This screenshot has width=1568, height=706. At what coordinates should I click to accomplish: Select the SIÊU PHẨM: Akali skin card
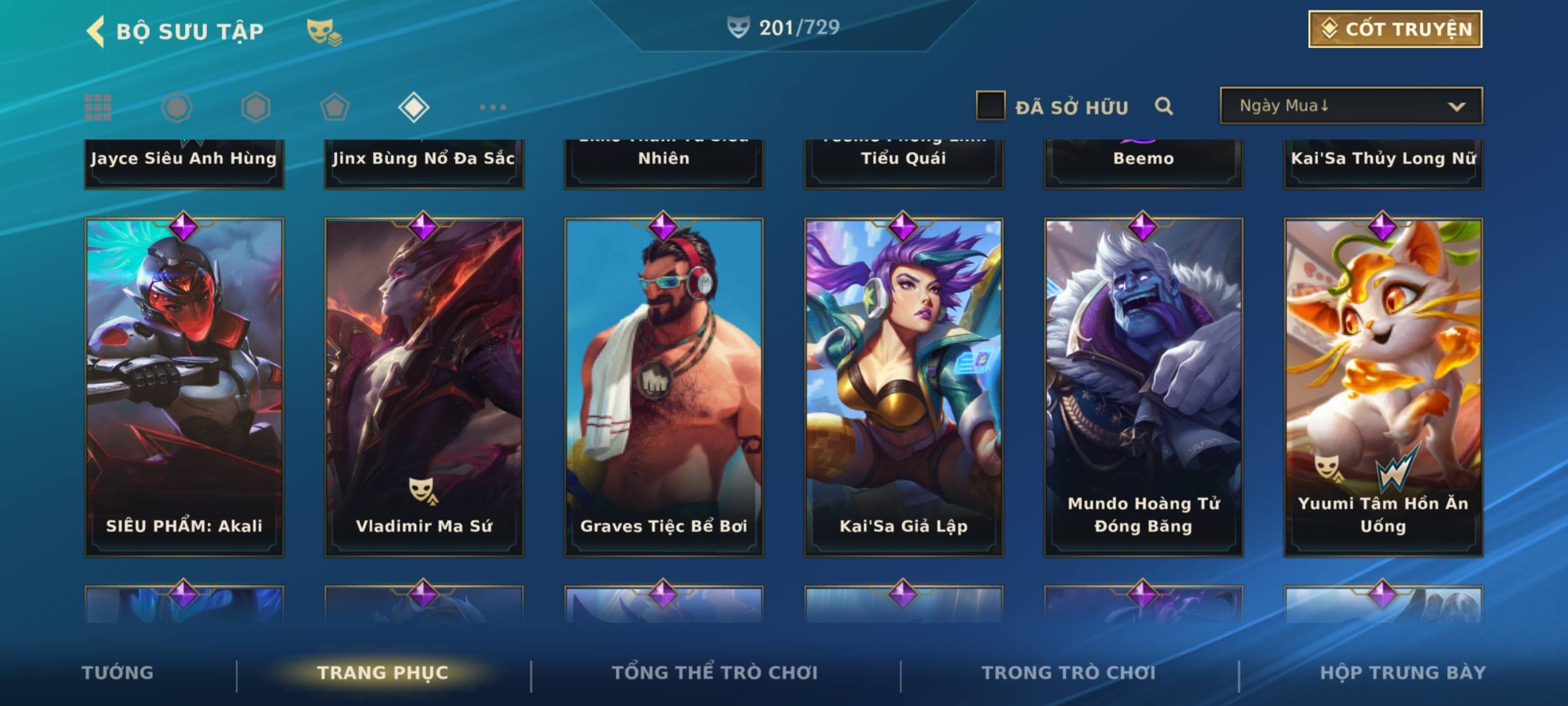tap(184, 387)
